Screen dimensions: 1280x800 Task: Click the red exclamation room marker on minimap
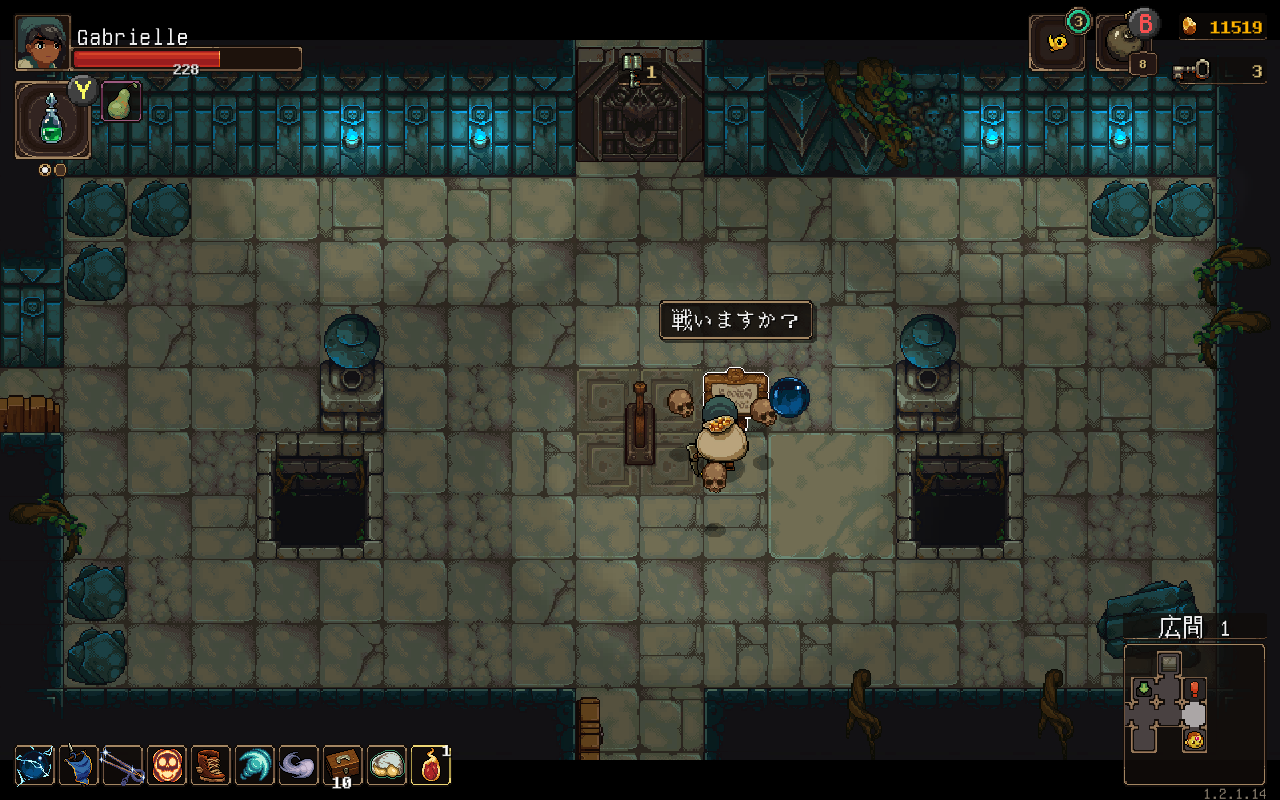click(x=1194, y=689)
